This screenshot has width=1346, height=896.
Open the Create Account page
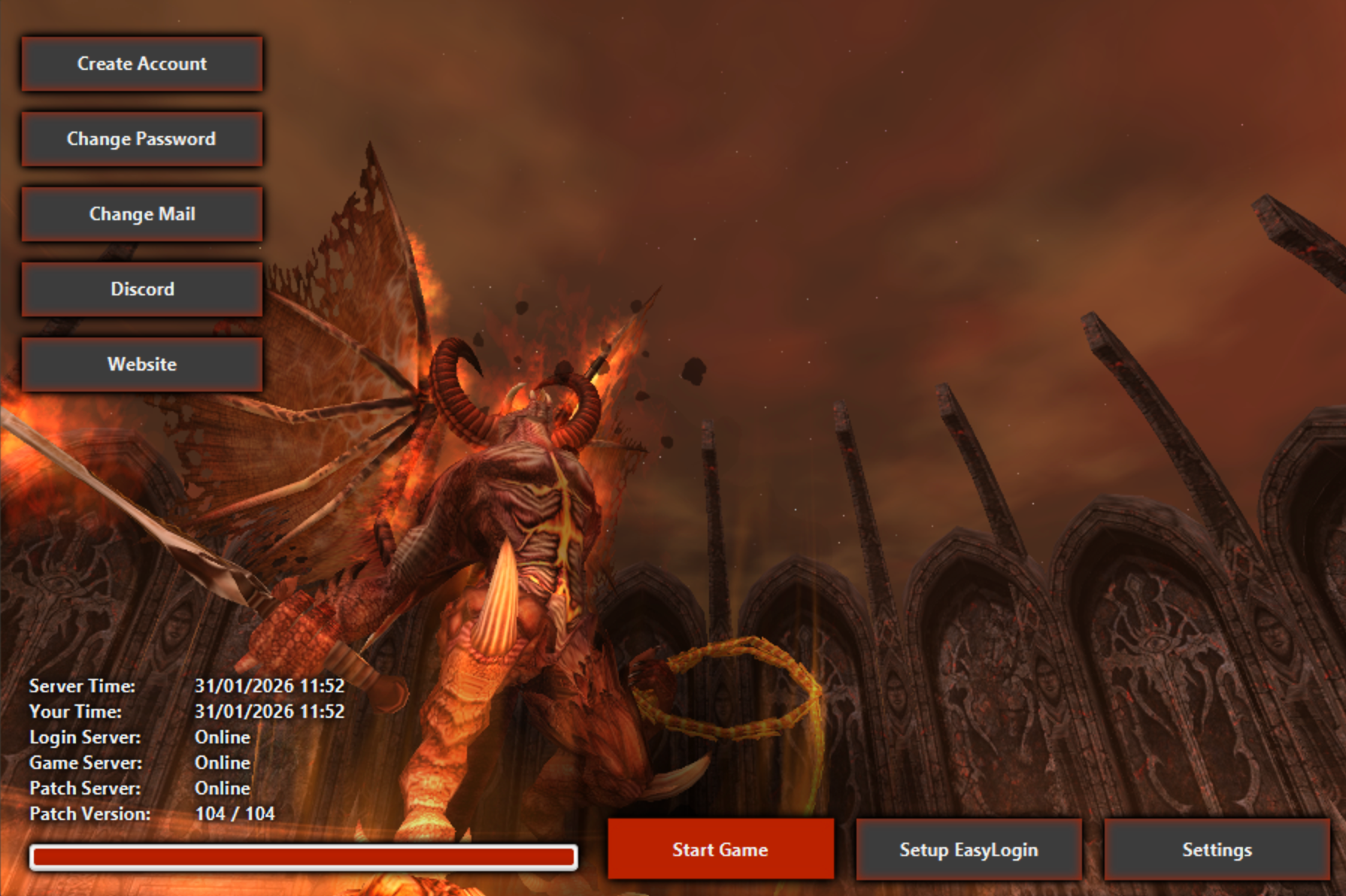(x=142, y=64)
